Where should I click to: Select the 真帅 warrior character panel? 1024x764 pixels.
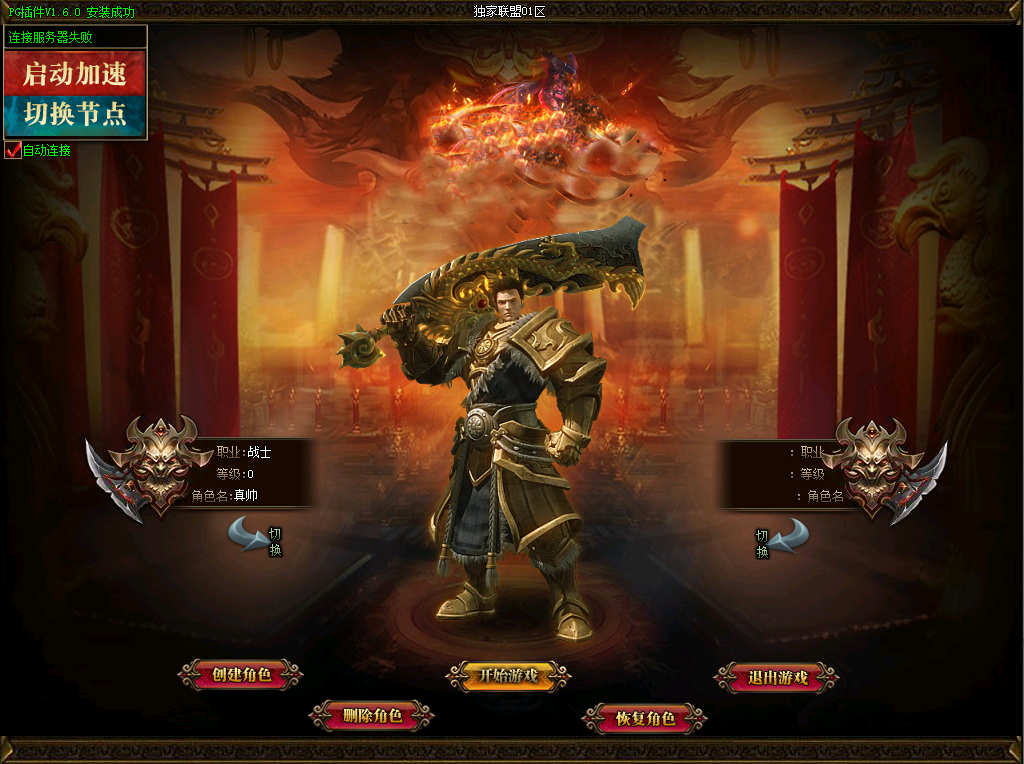click(240, 473)
